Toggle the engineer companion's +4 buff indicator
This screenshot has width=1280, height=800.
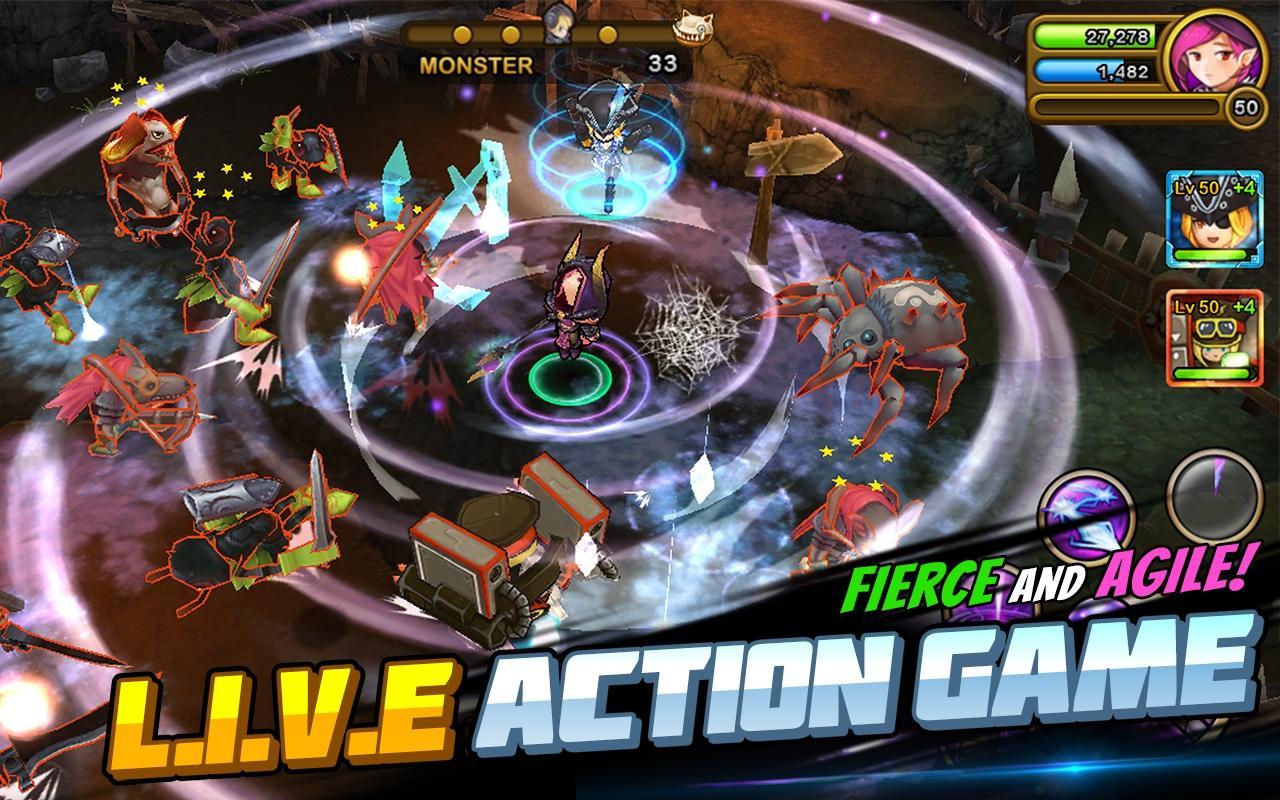point(1243,305)
